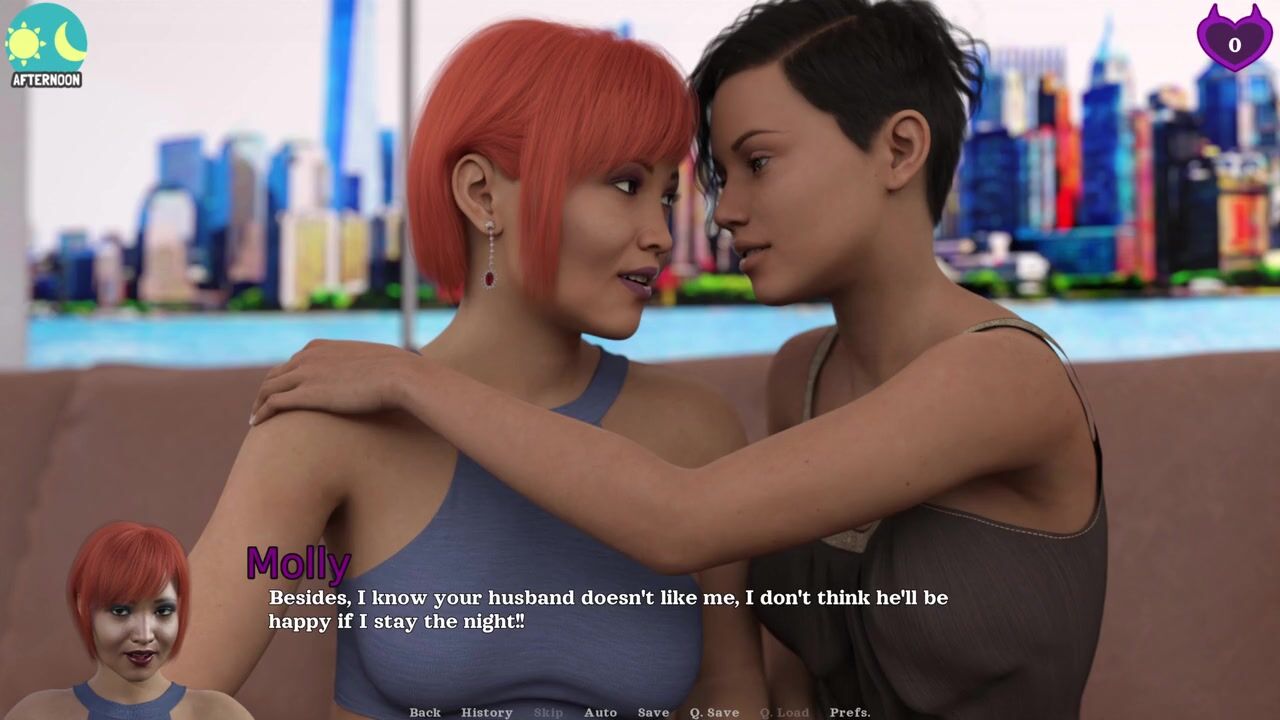Viewport: 1280px width, 720px height.
Task: Open Prefs. settings screen
Action: [x=849, y=712]
